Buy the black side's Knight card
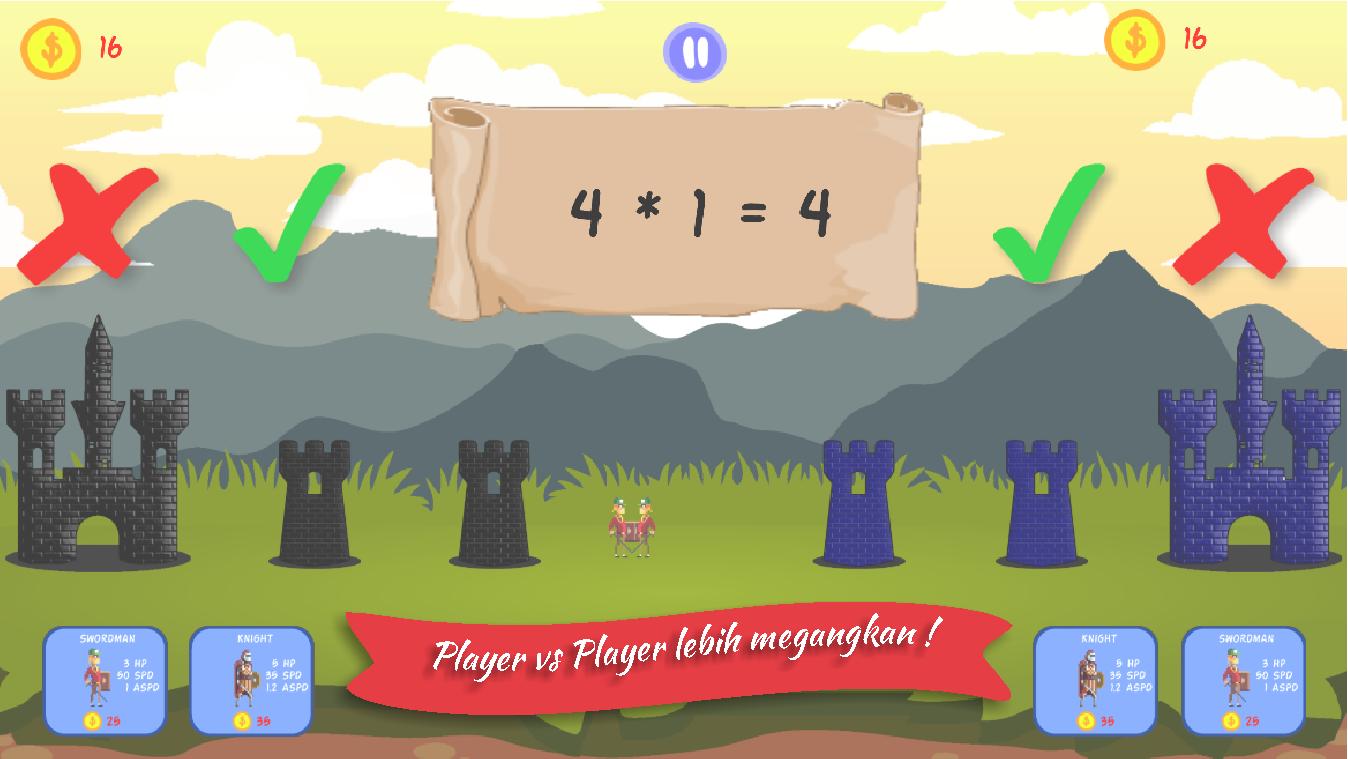The height and width of the screenshot is (759, 1348). 251,681
